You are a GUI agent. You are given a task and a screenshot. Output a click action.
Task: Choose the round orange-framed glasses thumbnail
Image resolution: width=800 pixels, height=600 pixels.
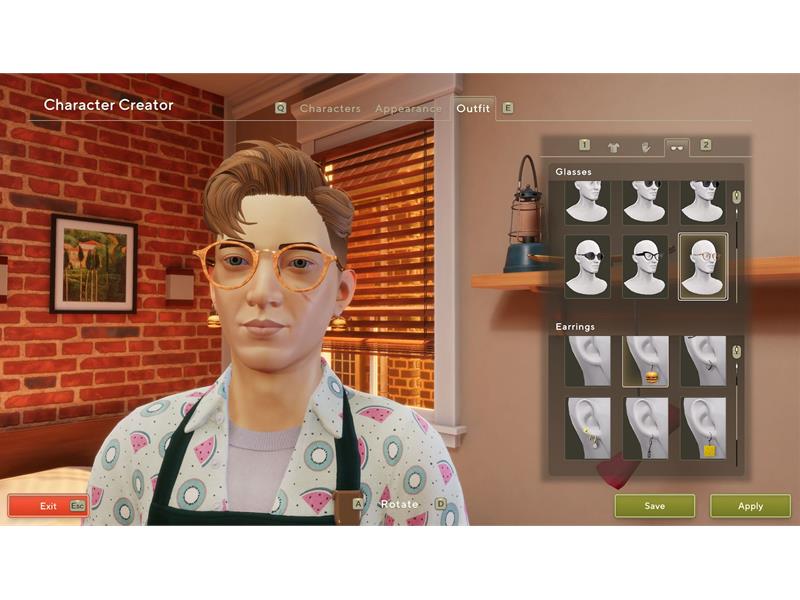[703, 265]
